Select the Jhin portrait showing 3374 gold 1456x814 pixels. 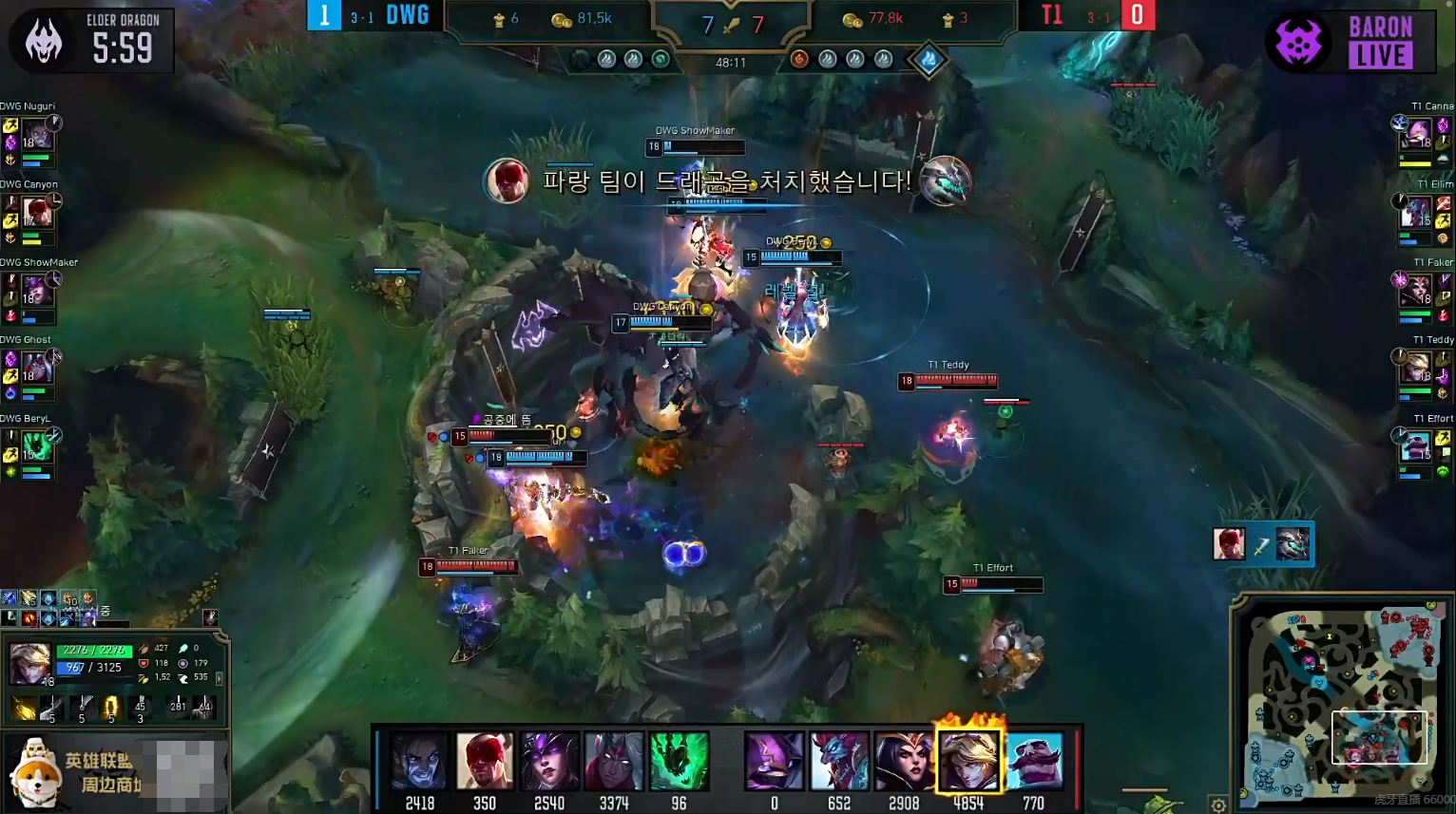tap(614, 761)
